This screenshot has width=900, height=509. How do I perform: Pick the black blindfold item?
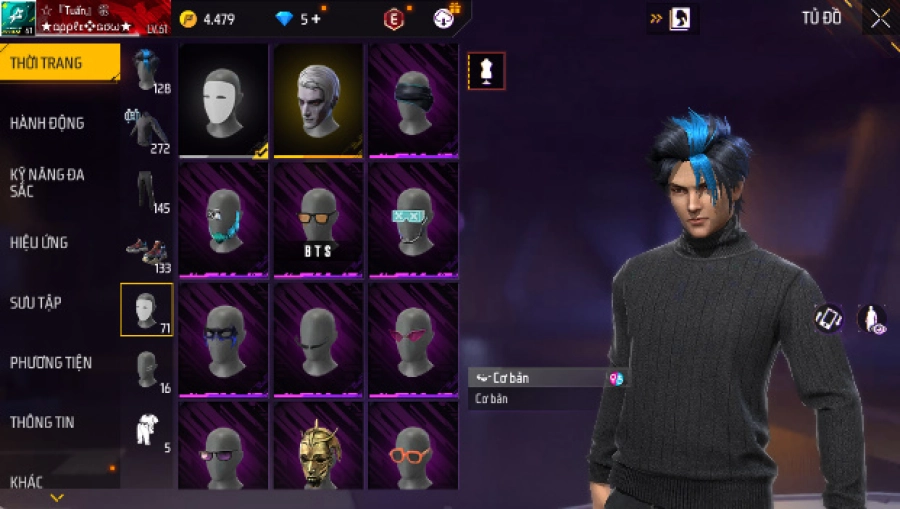pyautogui.click(x=413, y=100)
